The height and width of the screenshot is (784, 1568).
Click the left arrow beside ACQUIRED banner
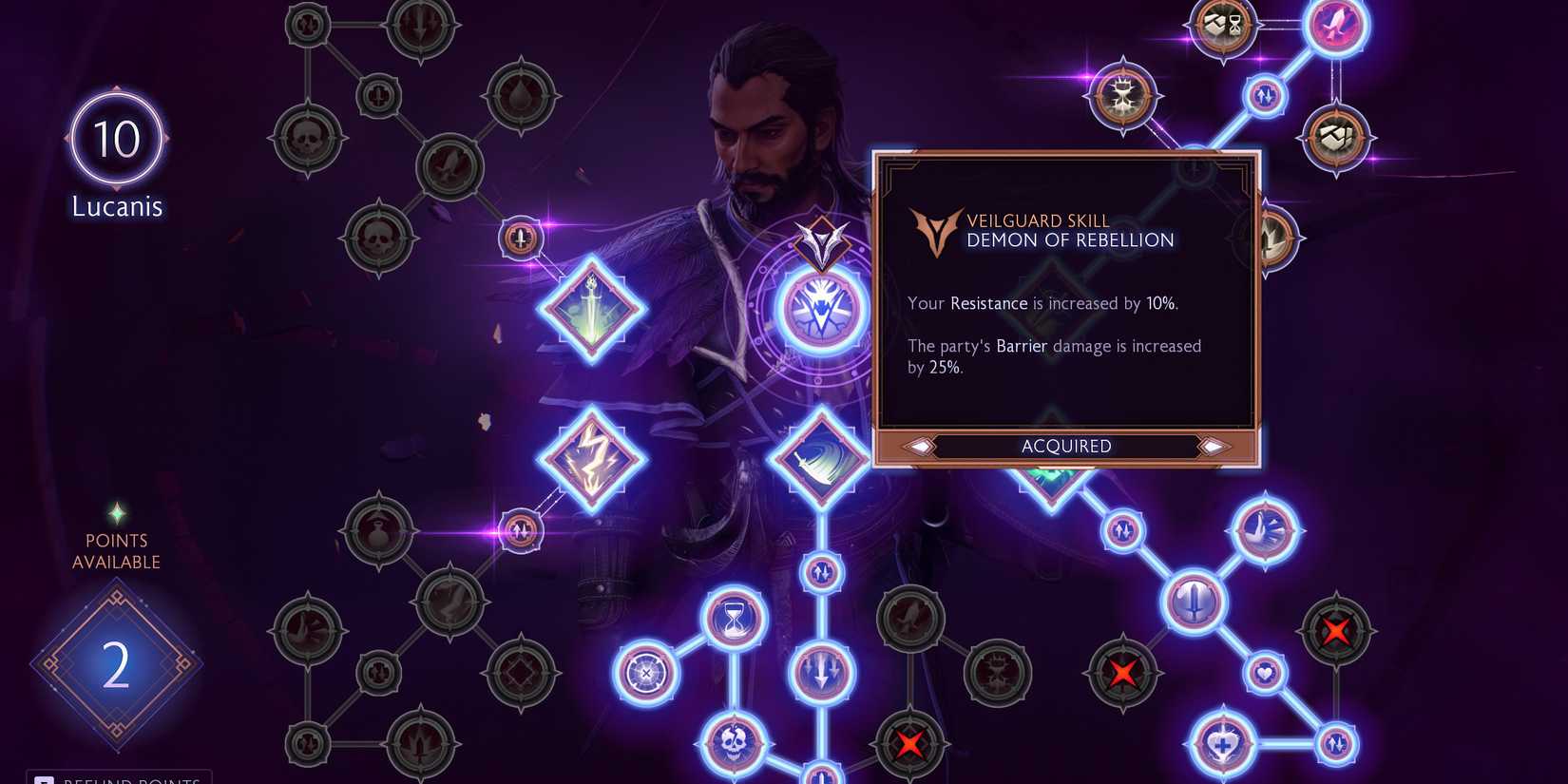(x=919, y=446)
